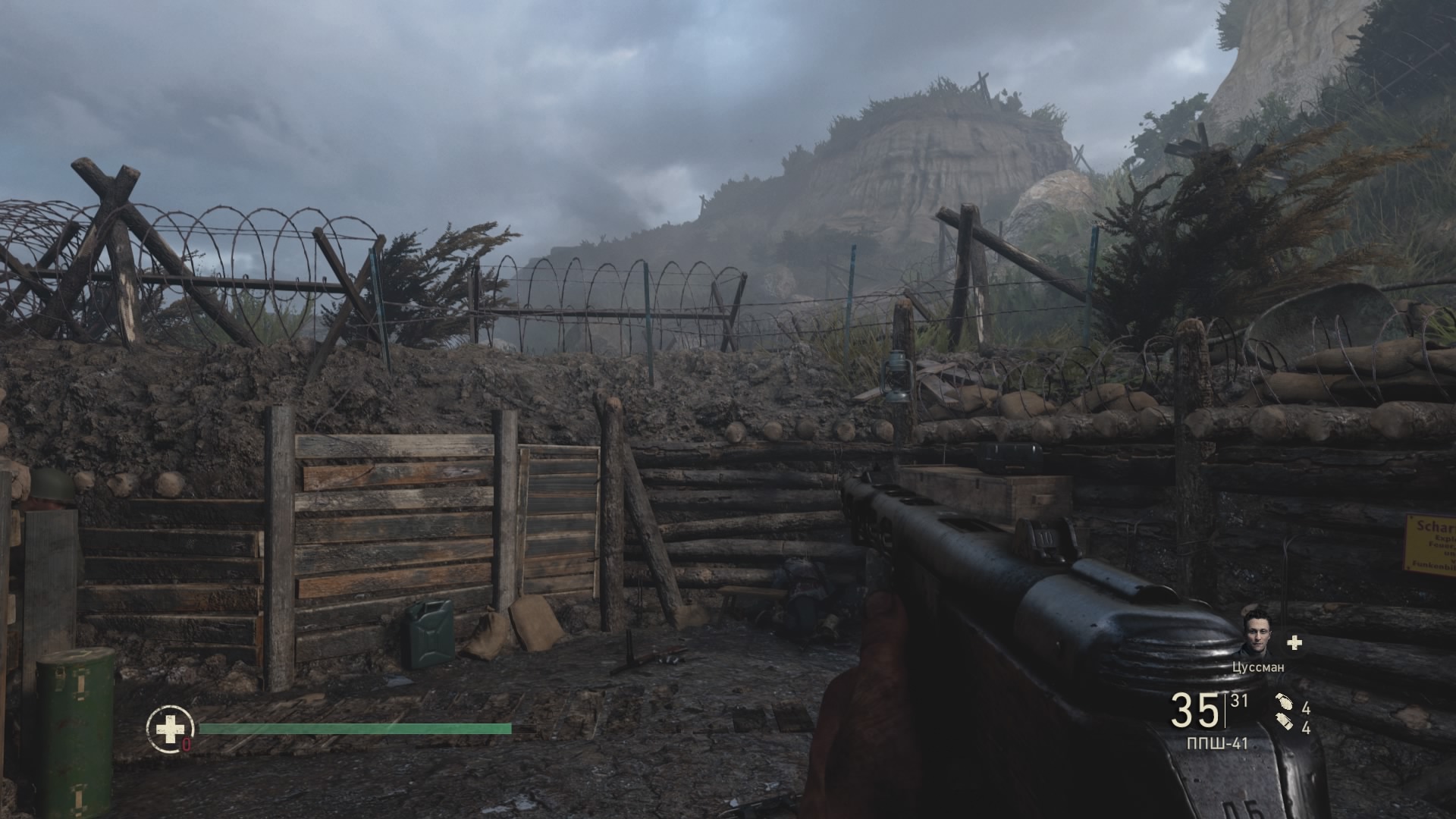Screen dimensions: 1456x819
Task: Click the plus icon beside Zussman
Action: [x=1294, y=643]
